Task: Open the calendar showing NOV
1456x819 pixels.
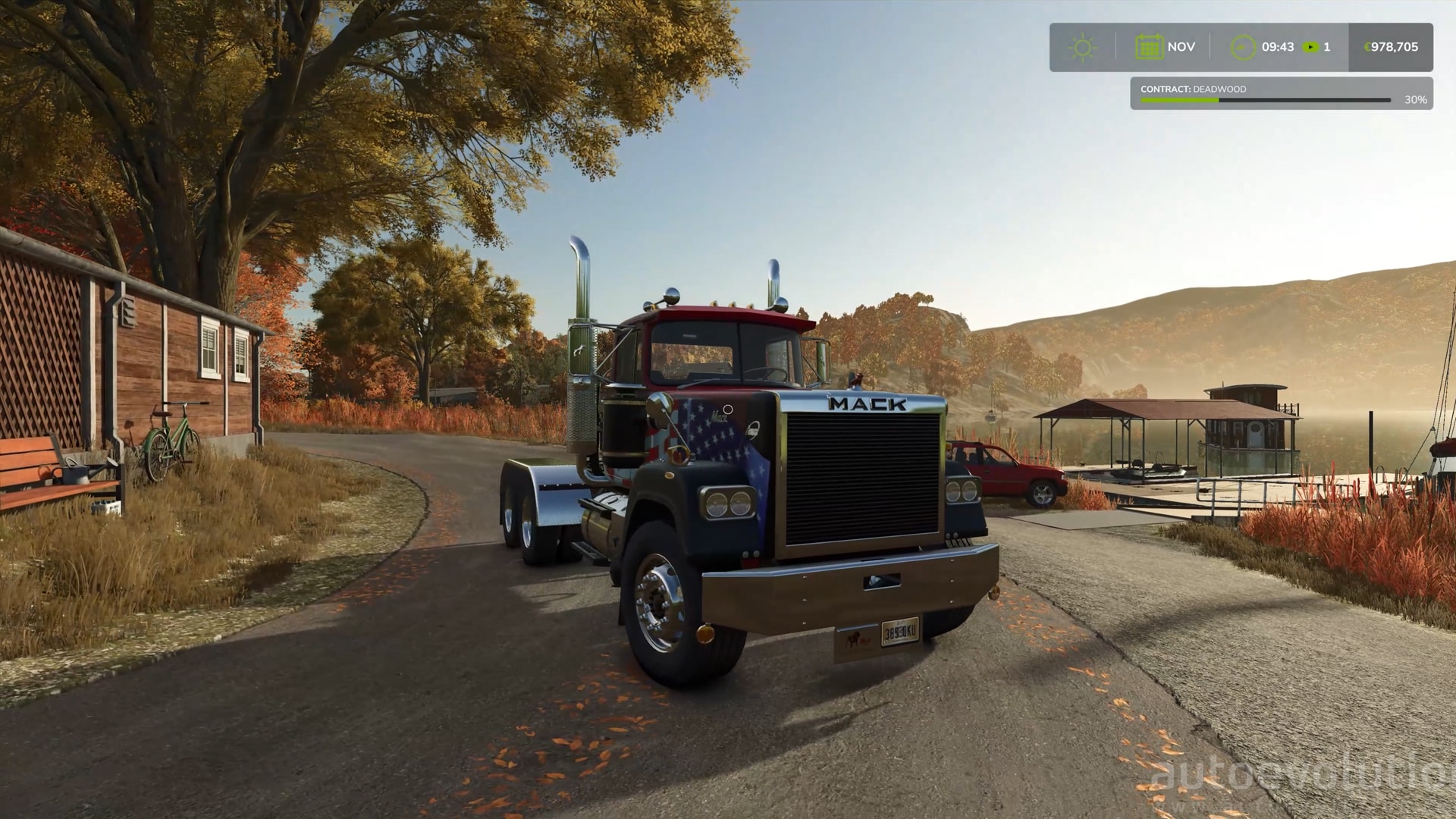Action: pyautogui.click(x=1149, y=47)
